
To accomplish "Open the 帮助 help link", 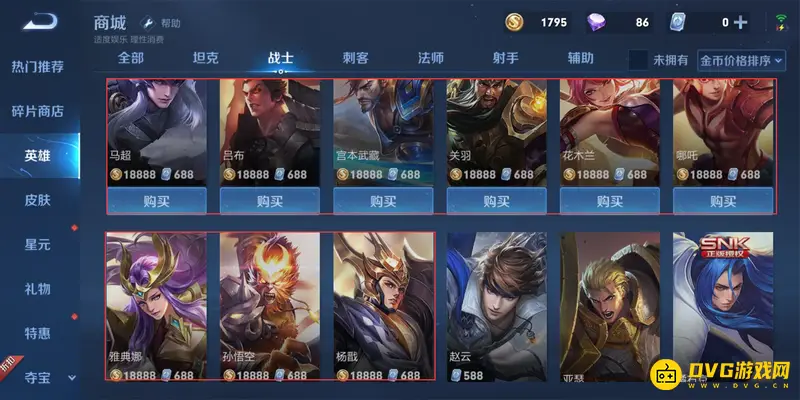I will pyautogui.click(x=163, y=22).
